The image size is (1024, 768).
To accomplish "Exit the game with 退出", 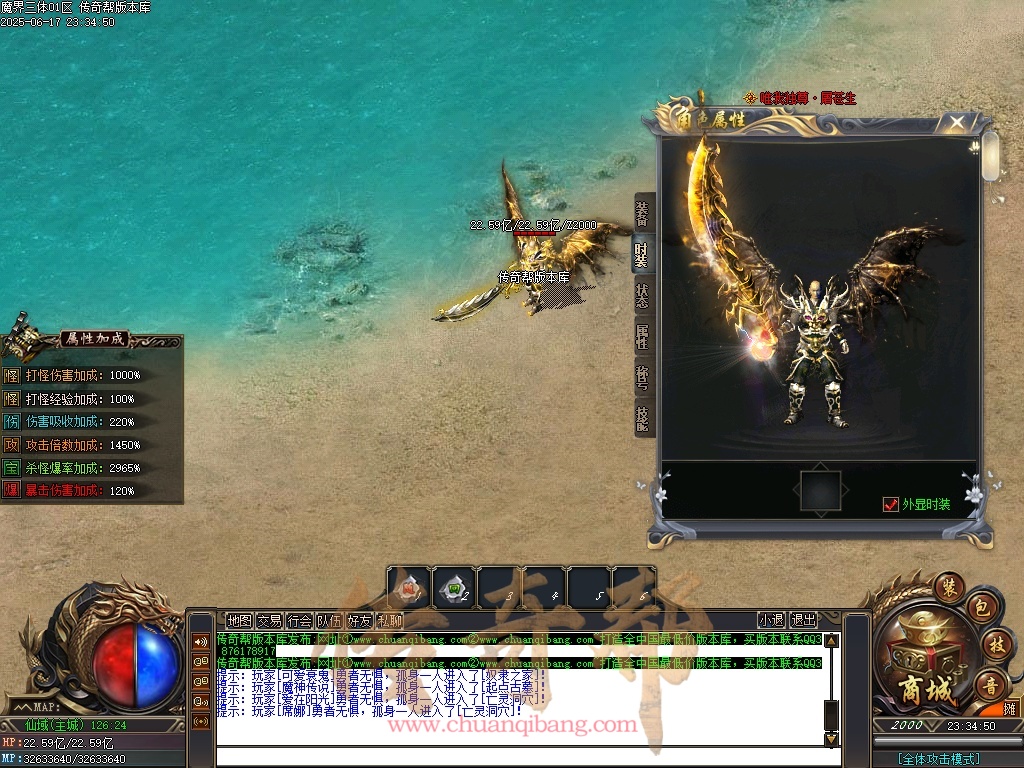I will point(803,620).
